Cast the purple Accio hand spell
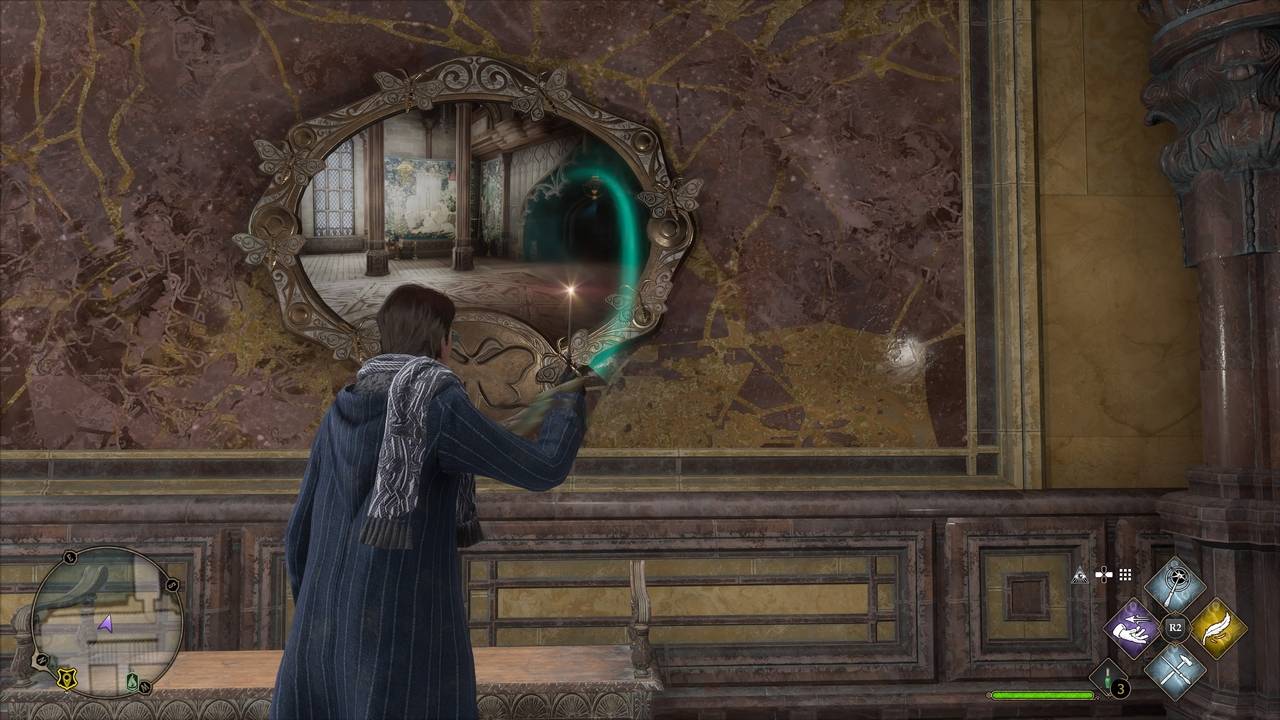The height and width of the screenshot is (720, 1280). point(1132,628)
